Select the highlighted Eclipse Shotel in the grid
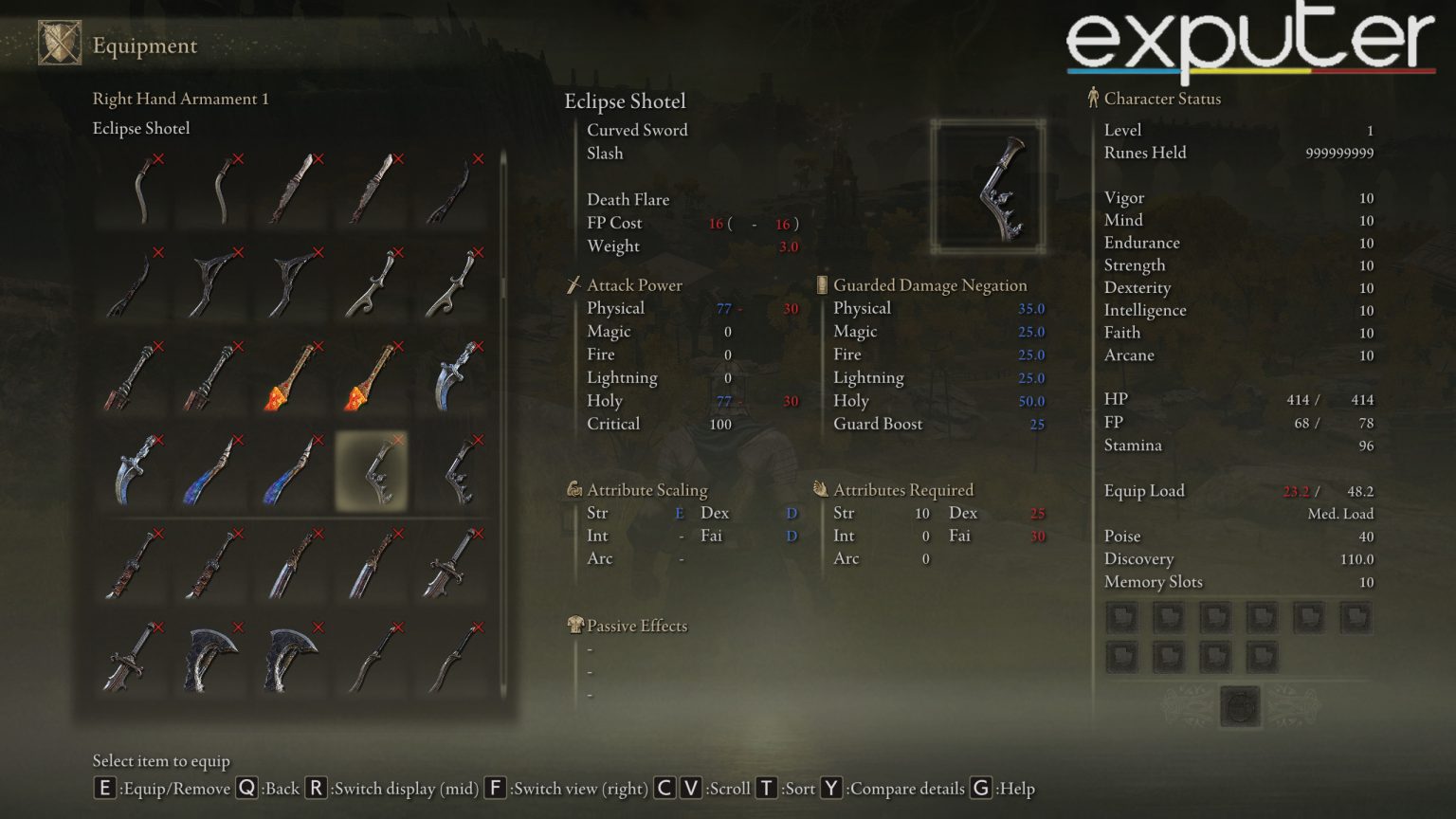 372,471
